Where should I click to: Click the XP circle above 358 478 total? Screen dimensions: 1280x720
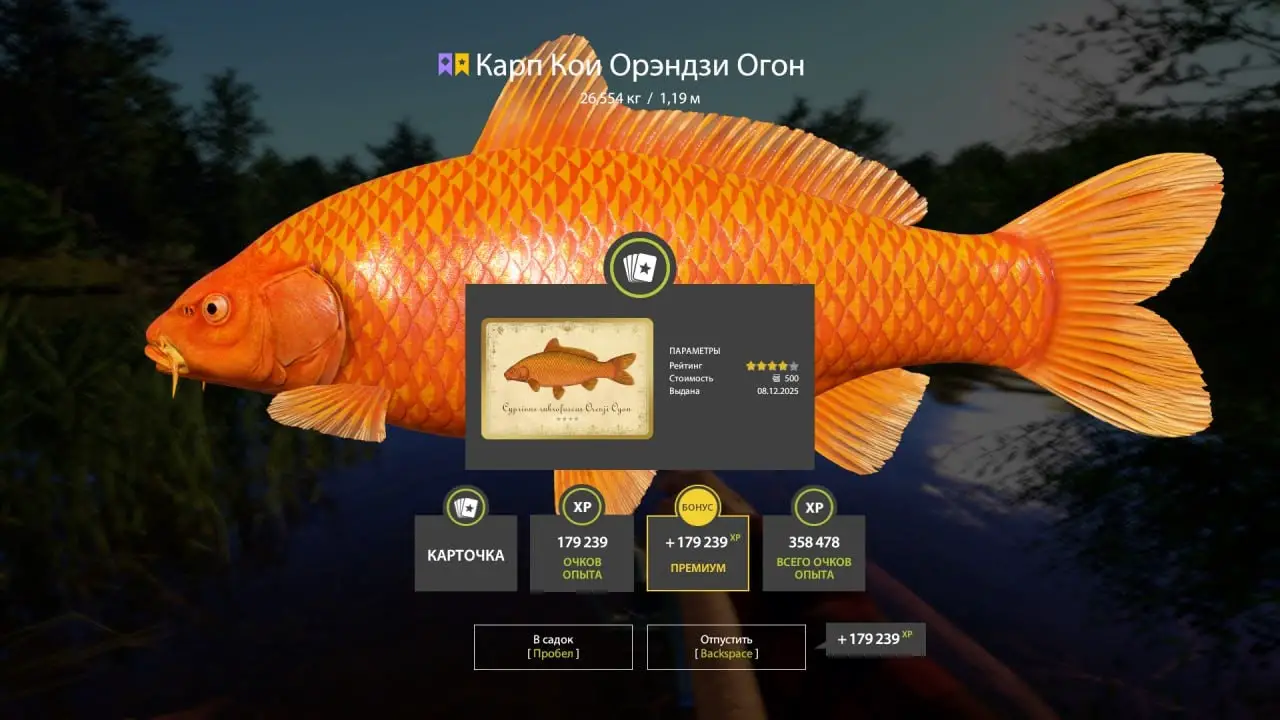(x=813, y=508)
